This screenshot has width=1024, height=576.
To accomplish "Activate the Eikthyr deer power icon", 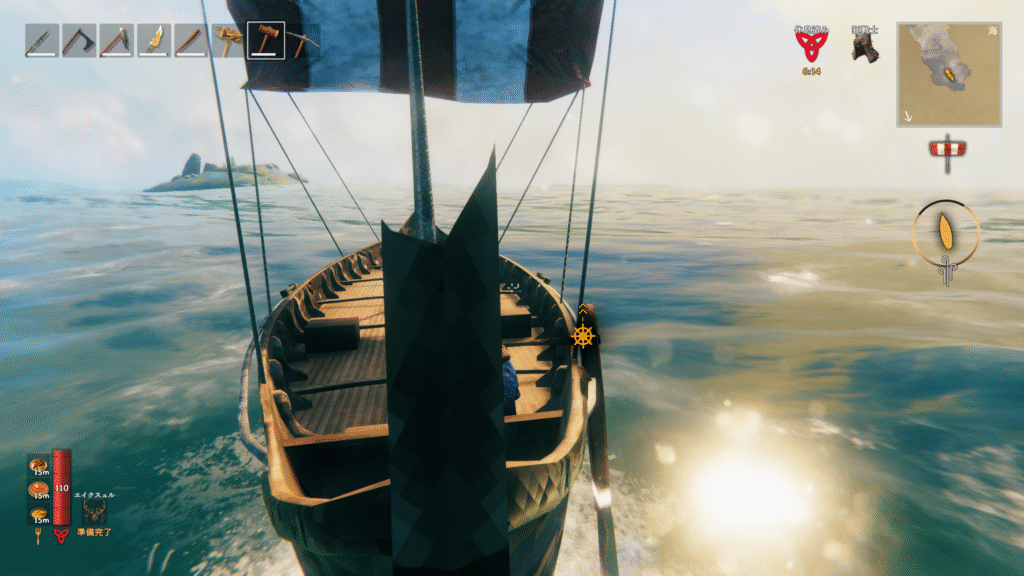I will pos(95,512).
